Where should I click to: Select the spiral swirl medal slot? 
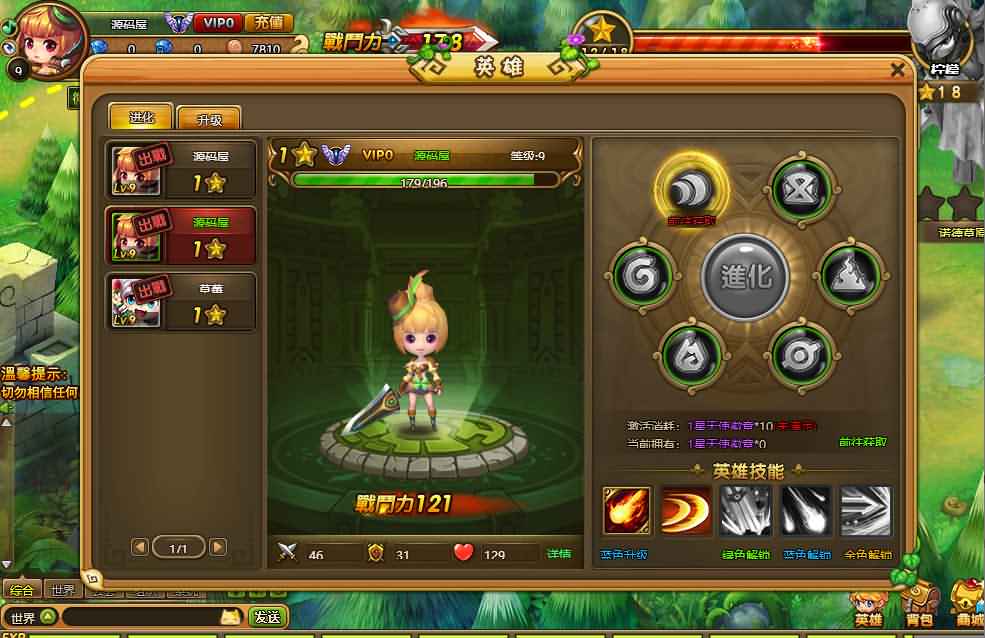pos(641,274)
